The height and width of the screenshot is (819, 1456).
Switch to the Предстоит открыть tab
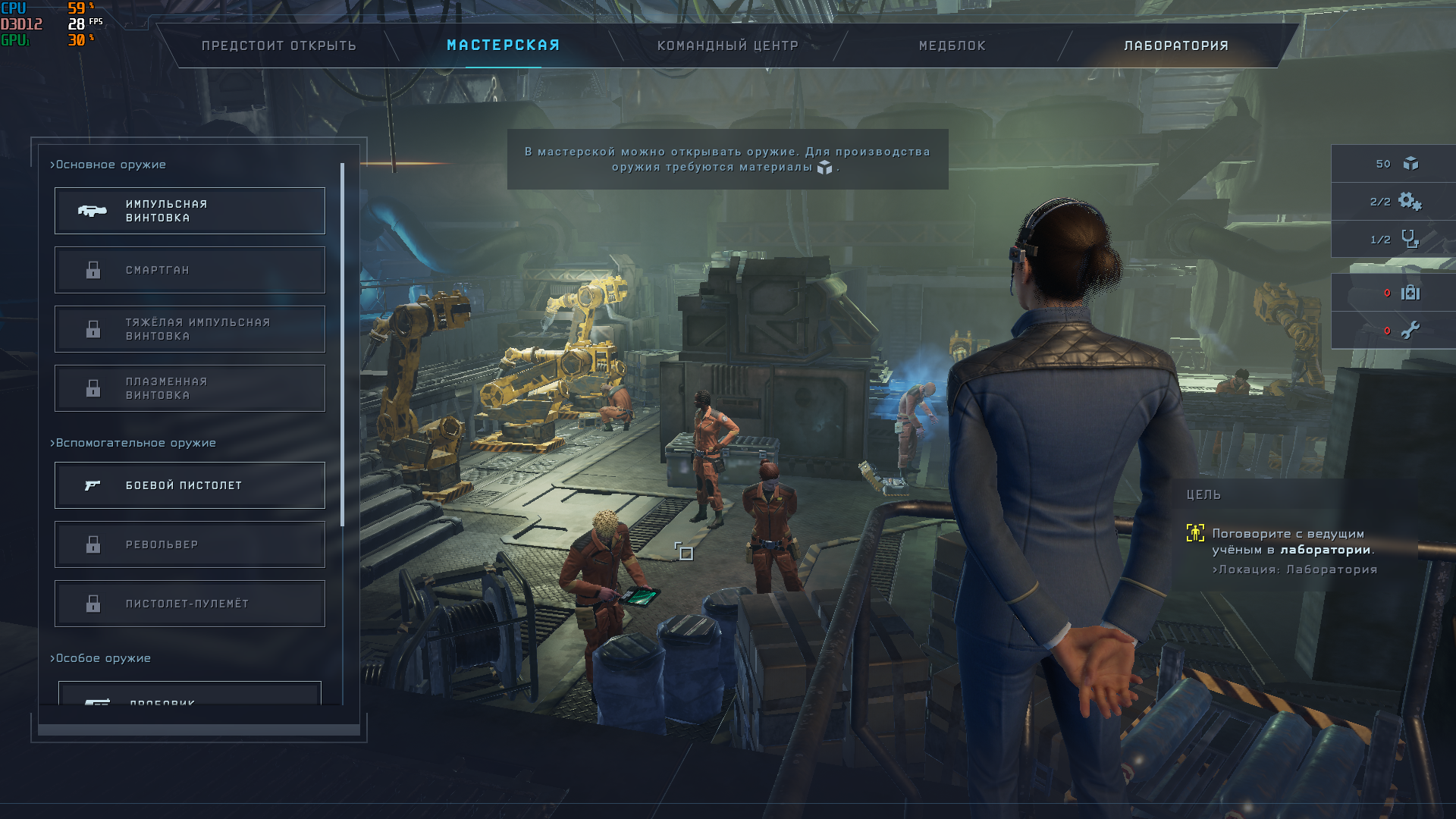coord(278,45)
